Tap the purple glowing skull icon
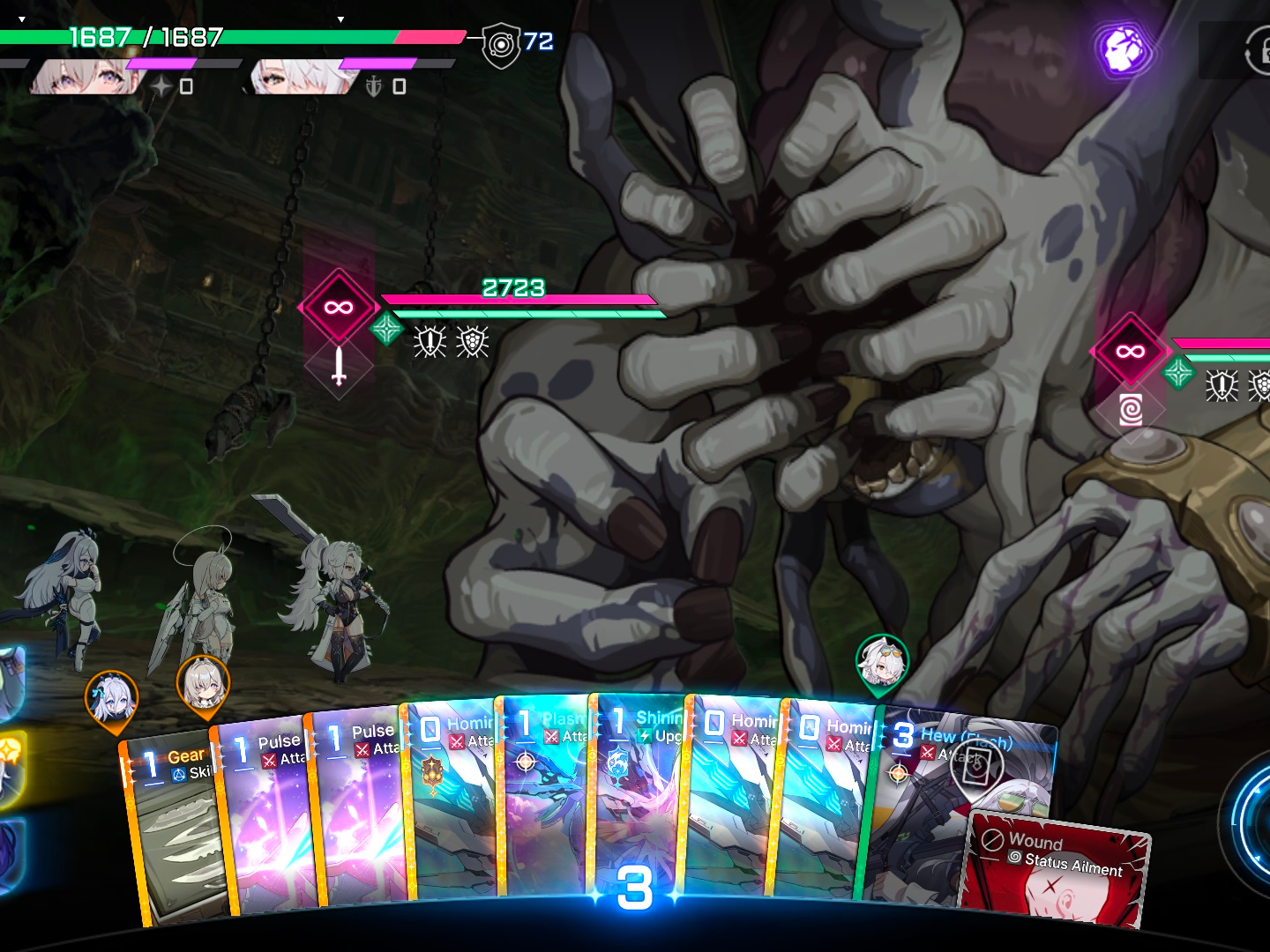The width and height of the screenshot is (1270, 952). pos(1121,48)
